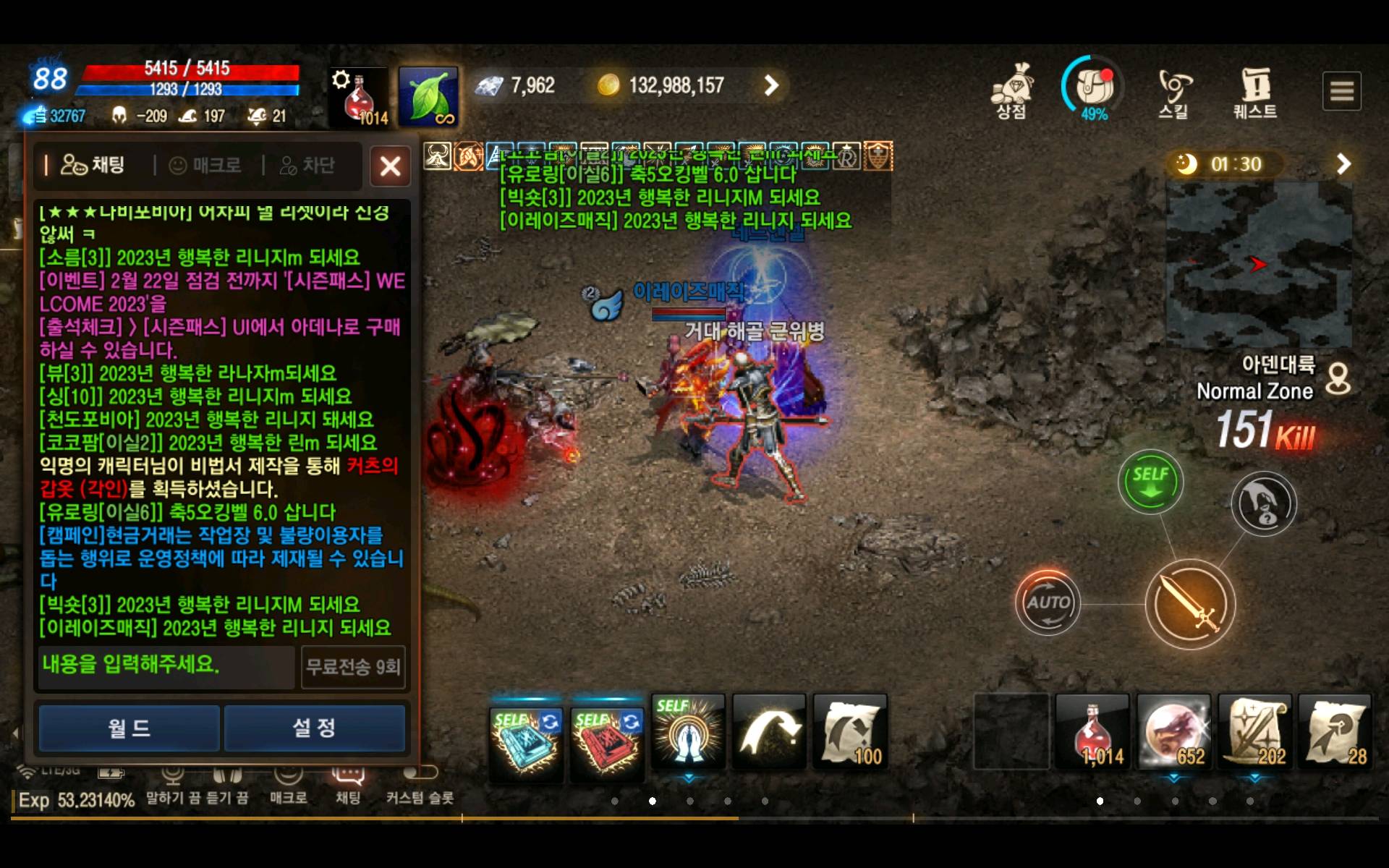
Task: Switch to the 매크로 chat tab
Action: tap(205, 166)
